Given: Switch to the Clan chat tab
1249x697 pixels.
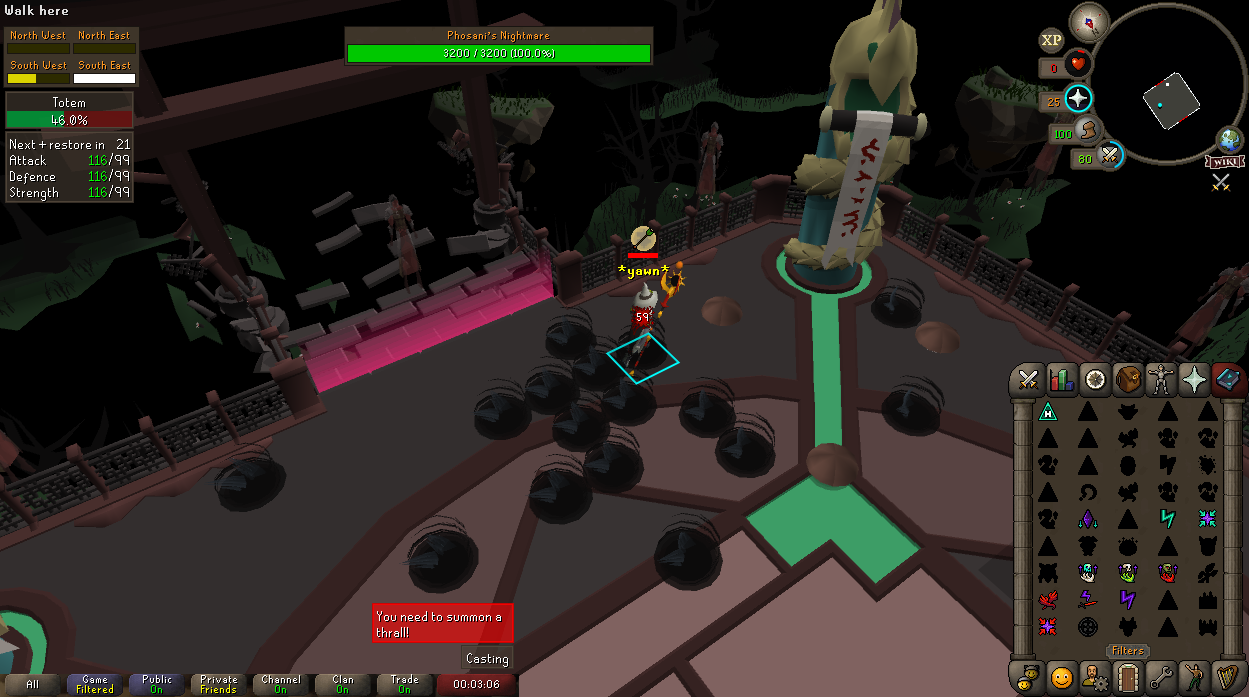Looking at the screenshot, I should click(x=342, y=685).
